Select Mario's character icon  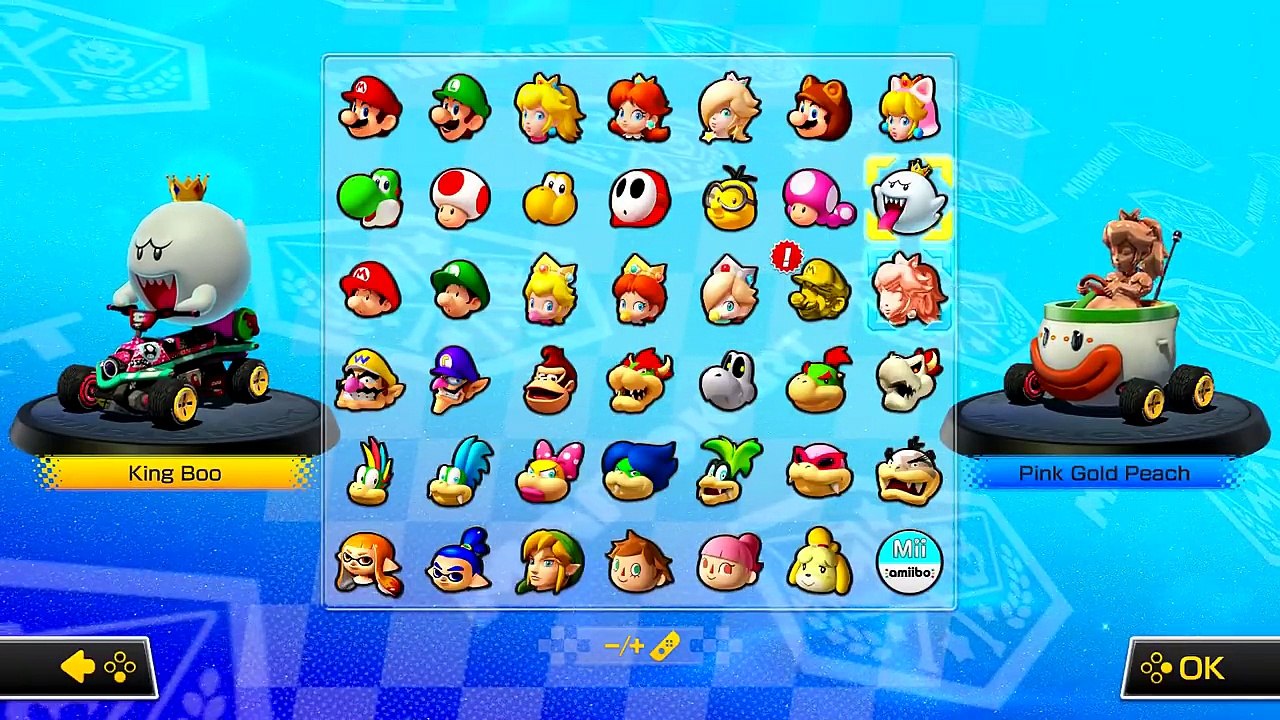[x=369, y=108]
